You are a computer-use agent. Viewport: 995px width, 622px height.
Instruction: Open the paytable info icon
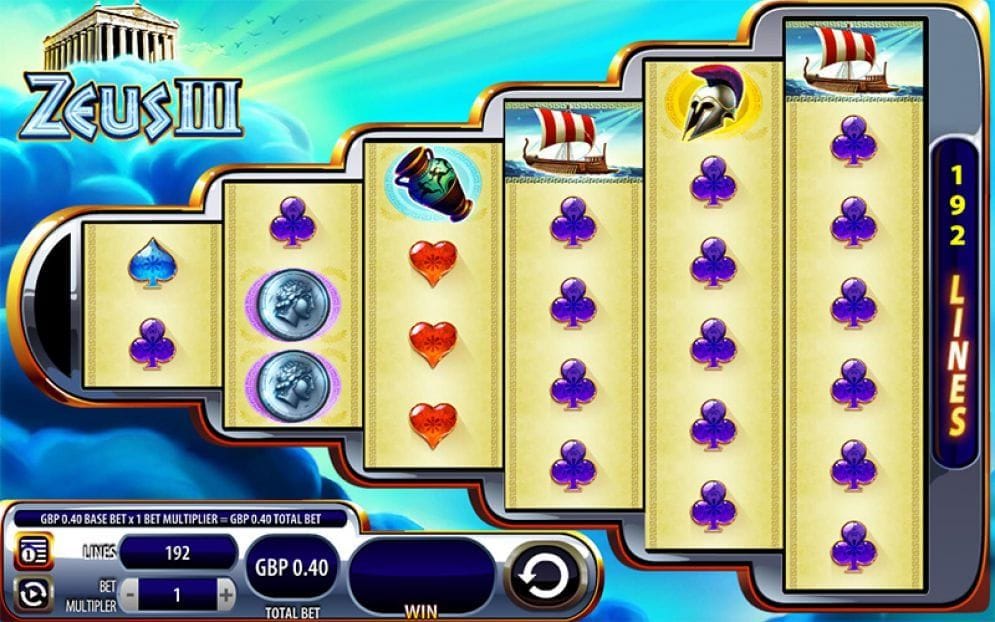click(31, 552)
